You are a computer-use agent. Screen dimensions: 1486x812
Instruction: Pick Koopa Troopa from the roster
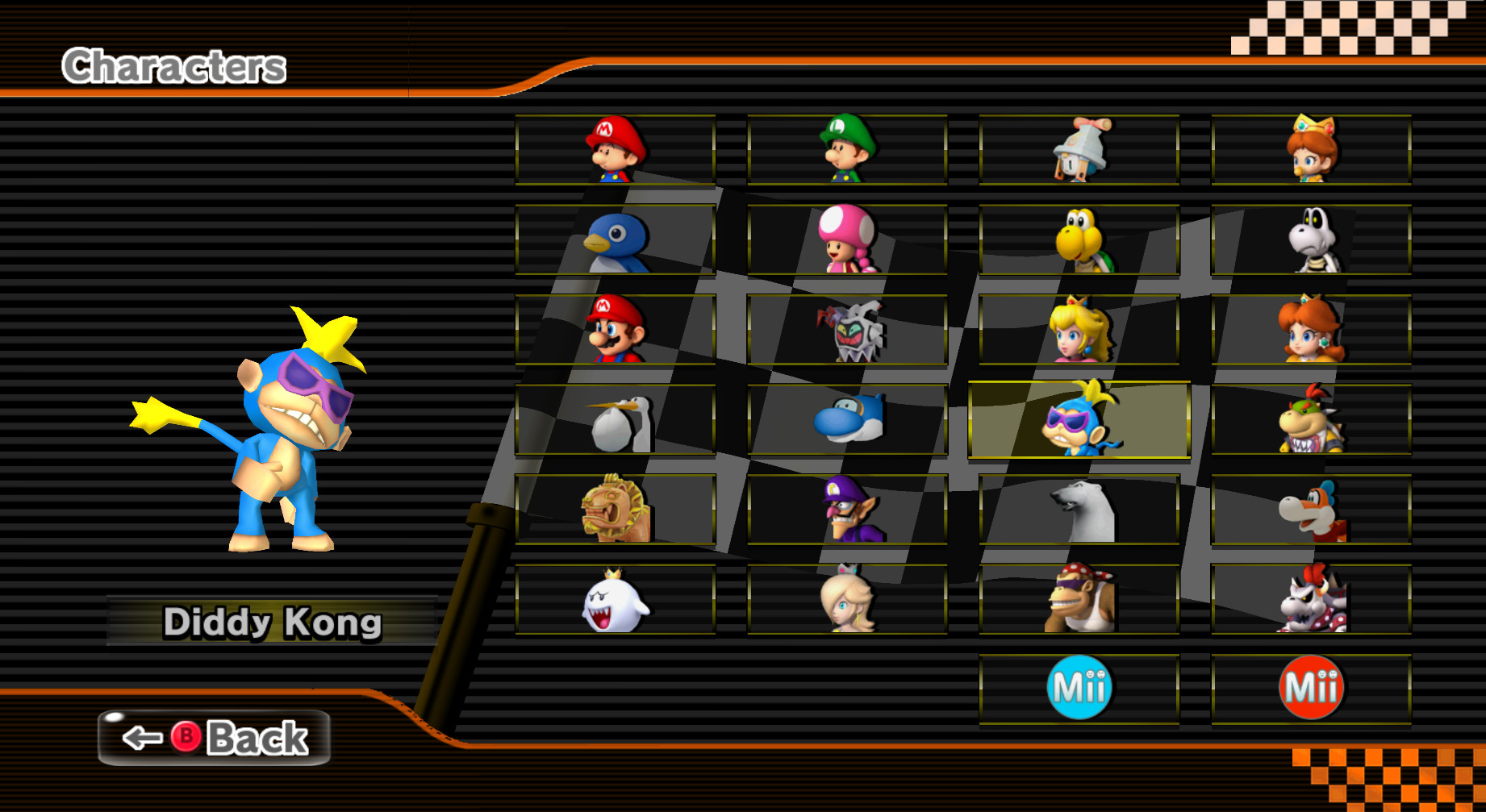(1079, 242)
